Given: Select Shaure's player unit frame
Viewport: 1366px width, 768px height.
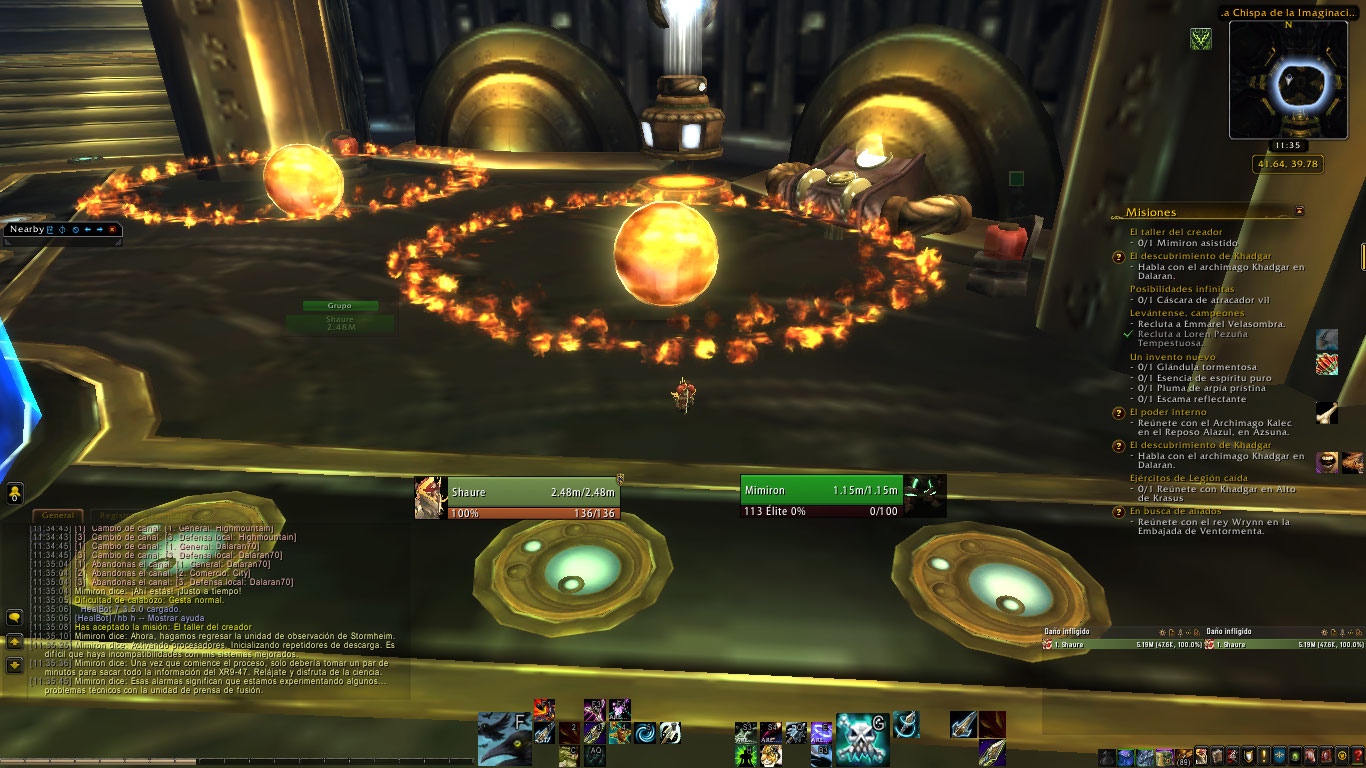Looking at the screenshot, I should [x=517, y=498].
